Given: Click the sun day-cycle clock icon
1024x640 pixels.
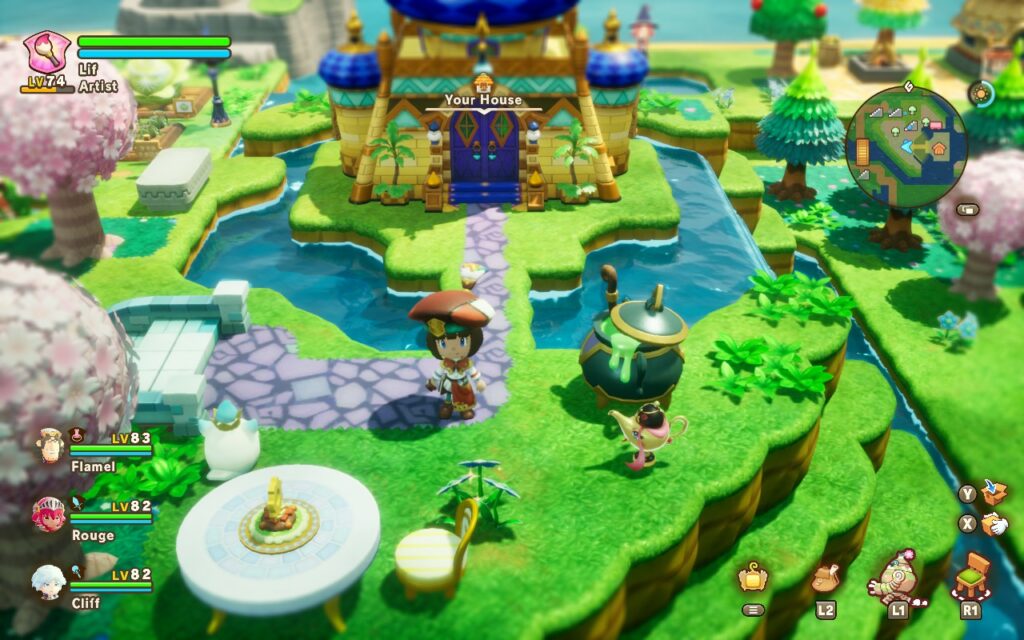Looking at the screenshot, I should (x=981, y=93).
